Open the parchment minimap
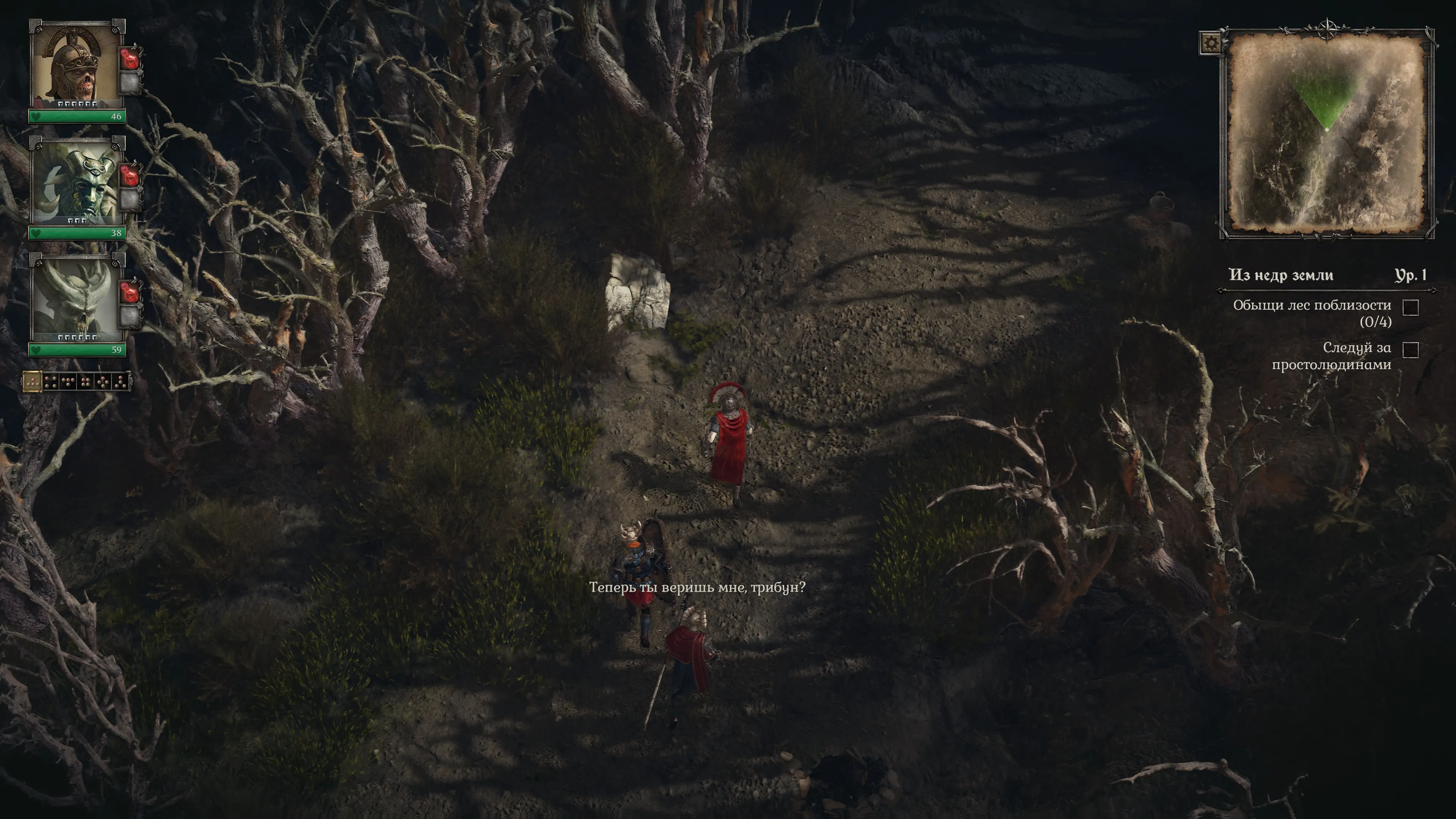 (1326, 133)
